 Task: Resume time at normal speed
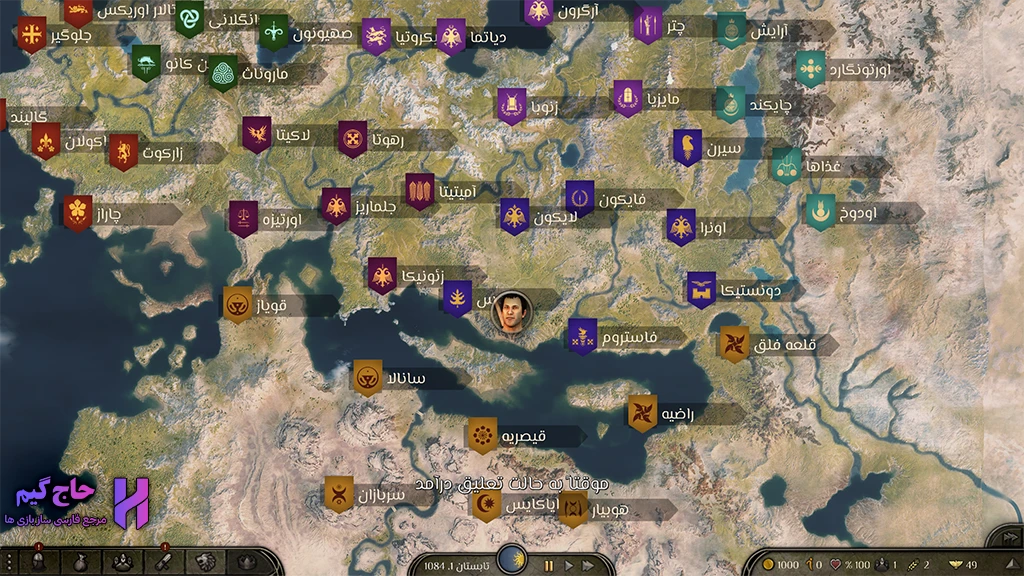pos(571,565)
